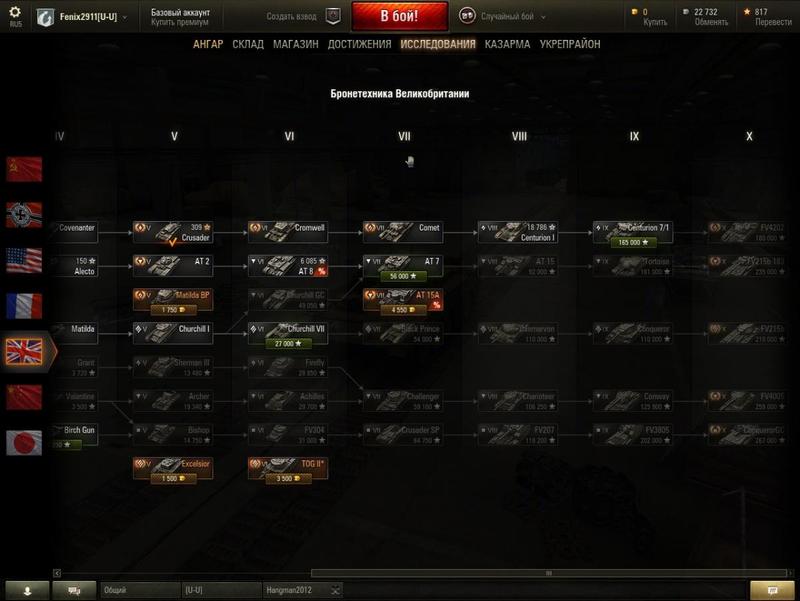Open the Казарма tab
Viewport: 800px width, 601px height.
507,45
